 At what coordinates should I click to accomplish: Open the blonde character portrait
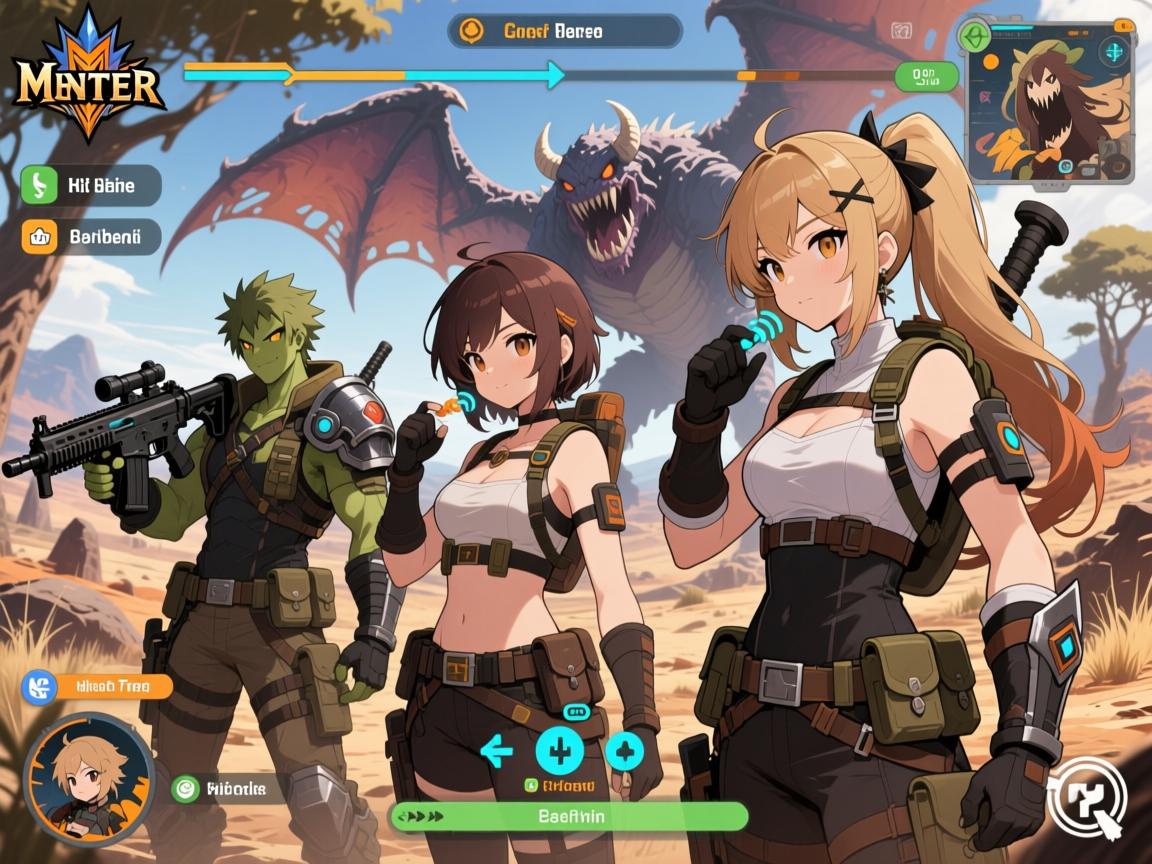coord(89,779)
